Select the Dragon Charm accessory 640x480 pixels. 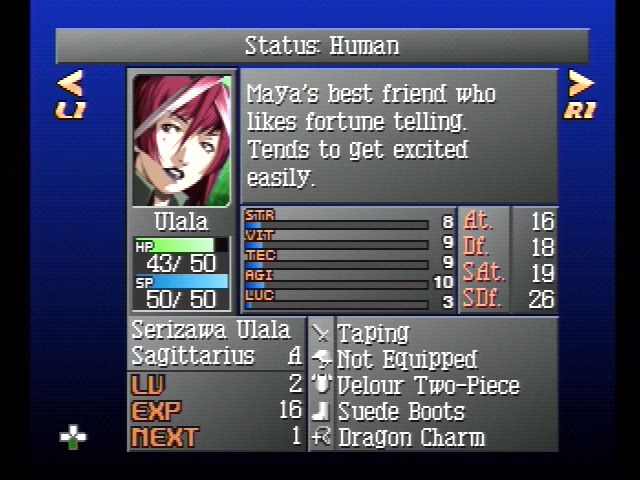(x=411, y=437)
